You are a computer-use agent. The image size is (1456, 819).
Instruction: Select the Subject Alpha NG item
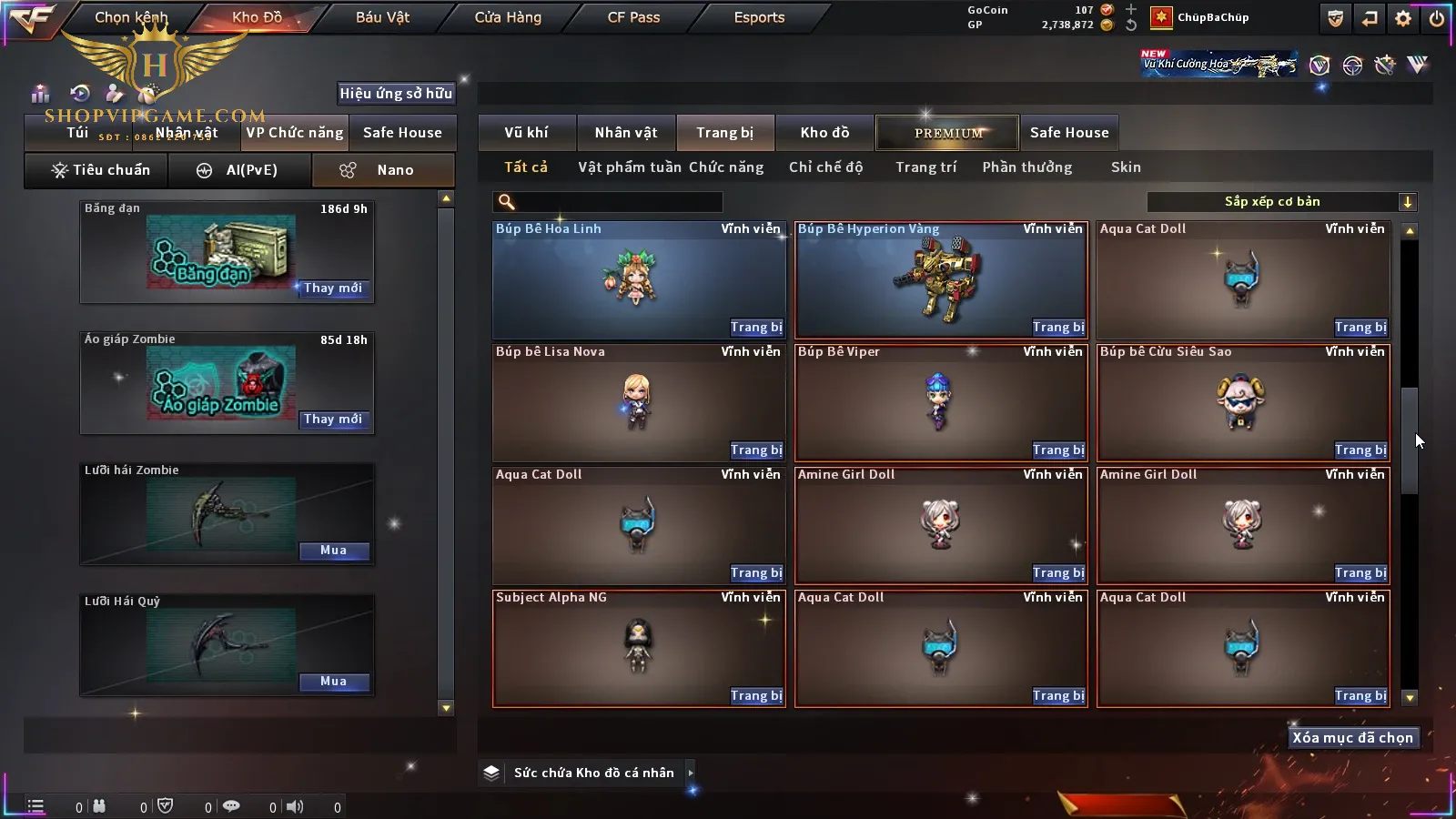coord(638,646)
